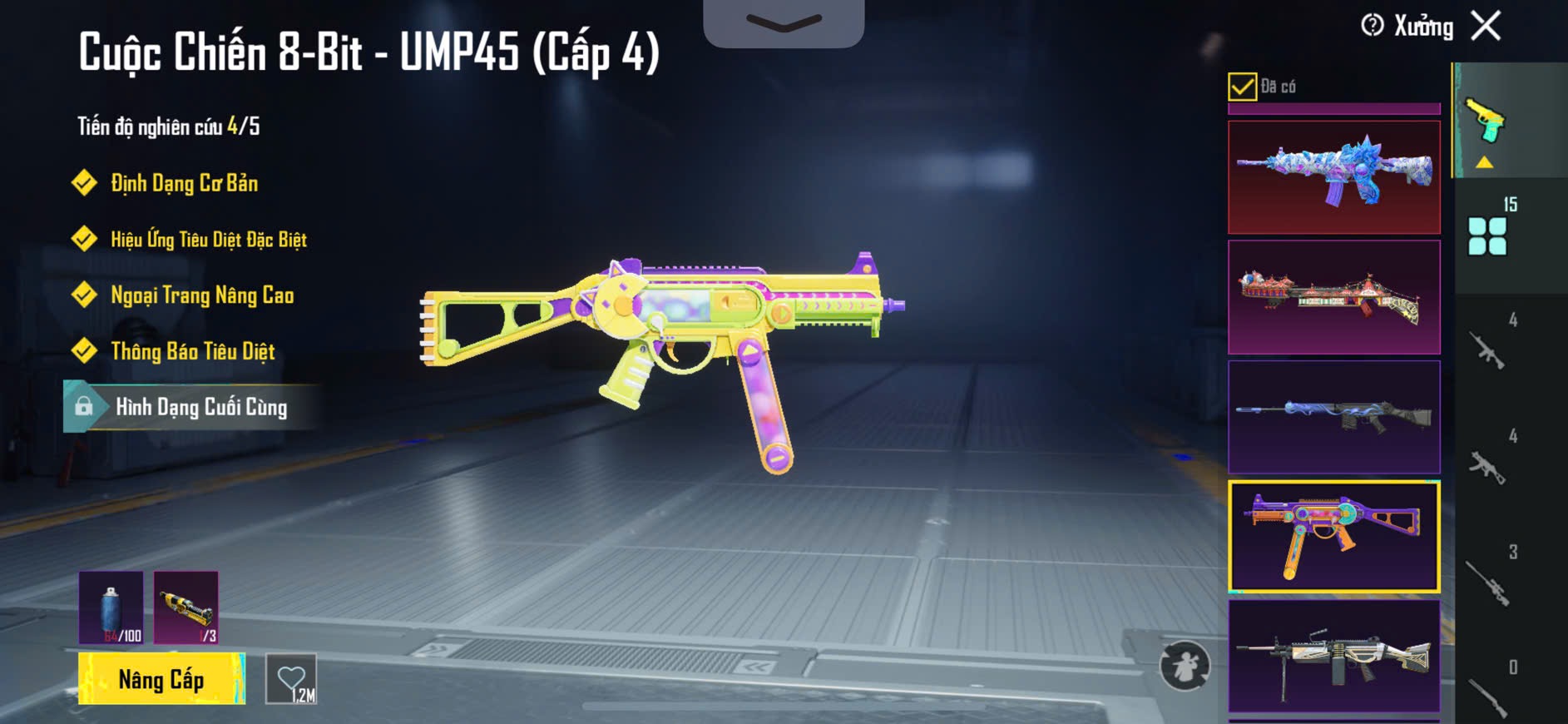This screenshot has width=1568, height=724.
Task: Choose Hiệu Ứng Tiêu Diệt Đặc Biệt stage
Action: 208,240
